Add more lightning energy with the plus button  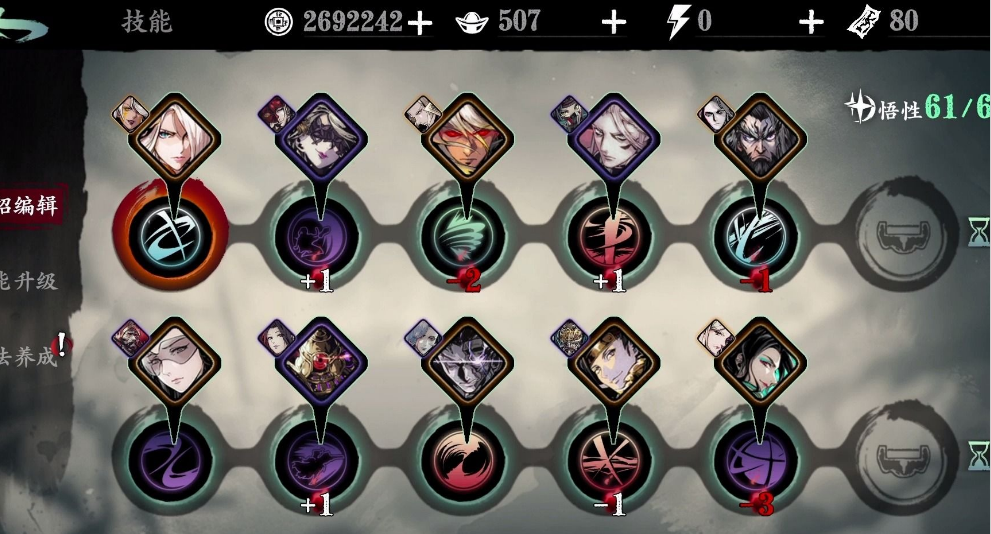pos(811,22)
